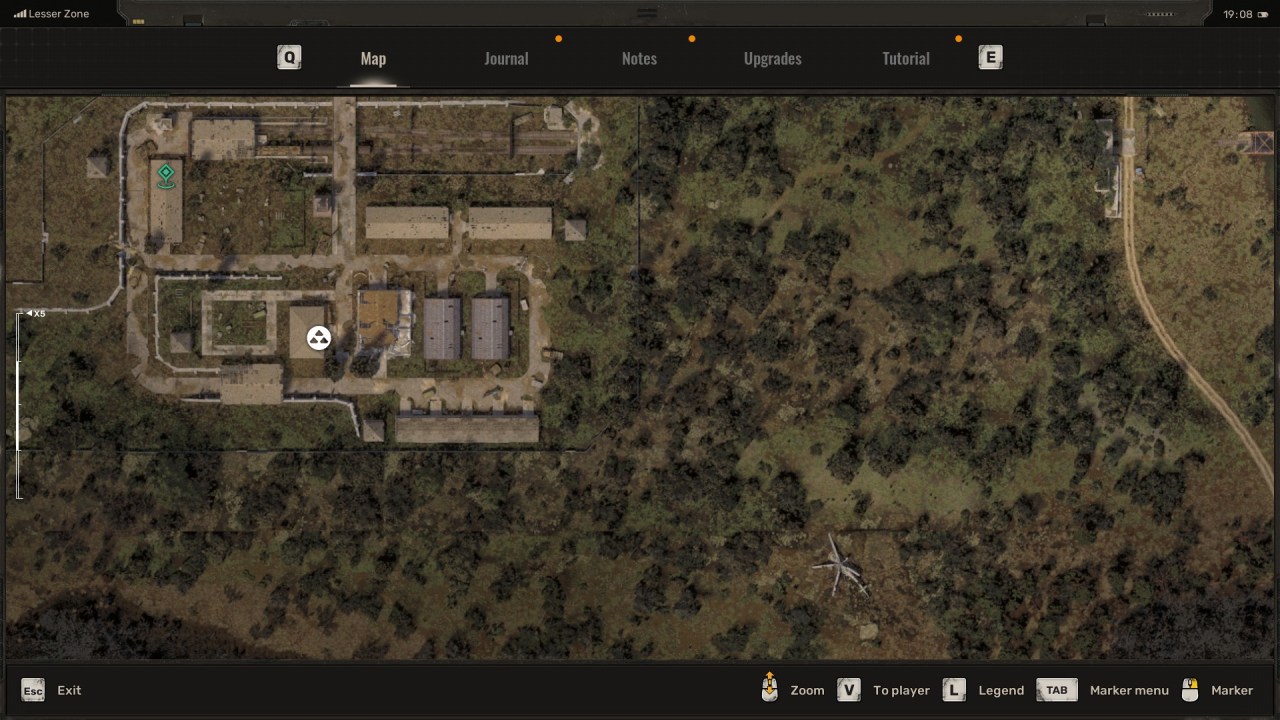1280x720 pixels.
Task: Click the E key icon after Tutorial
Action: (x=990, y=57)
